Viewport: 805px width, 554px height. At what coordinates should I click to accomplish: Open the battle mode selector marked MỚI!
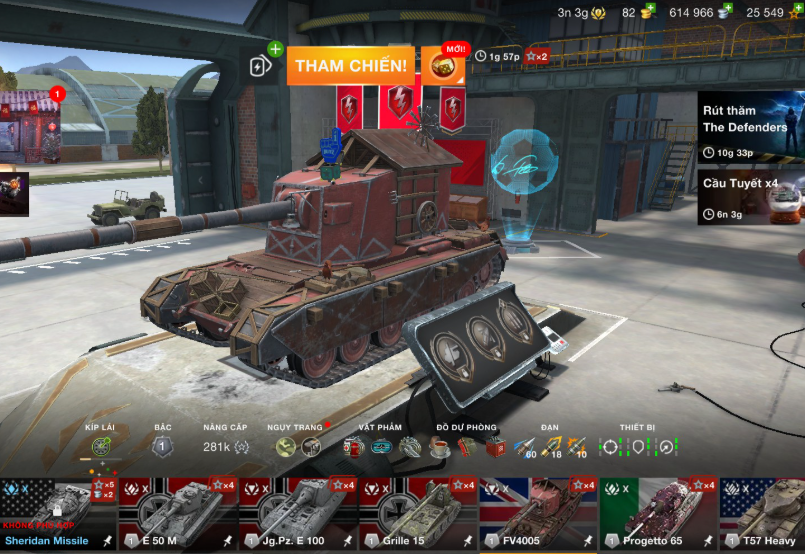pyautogui.click(x=442, y=66)
